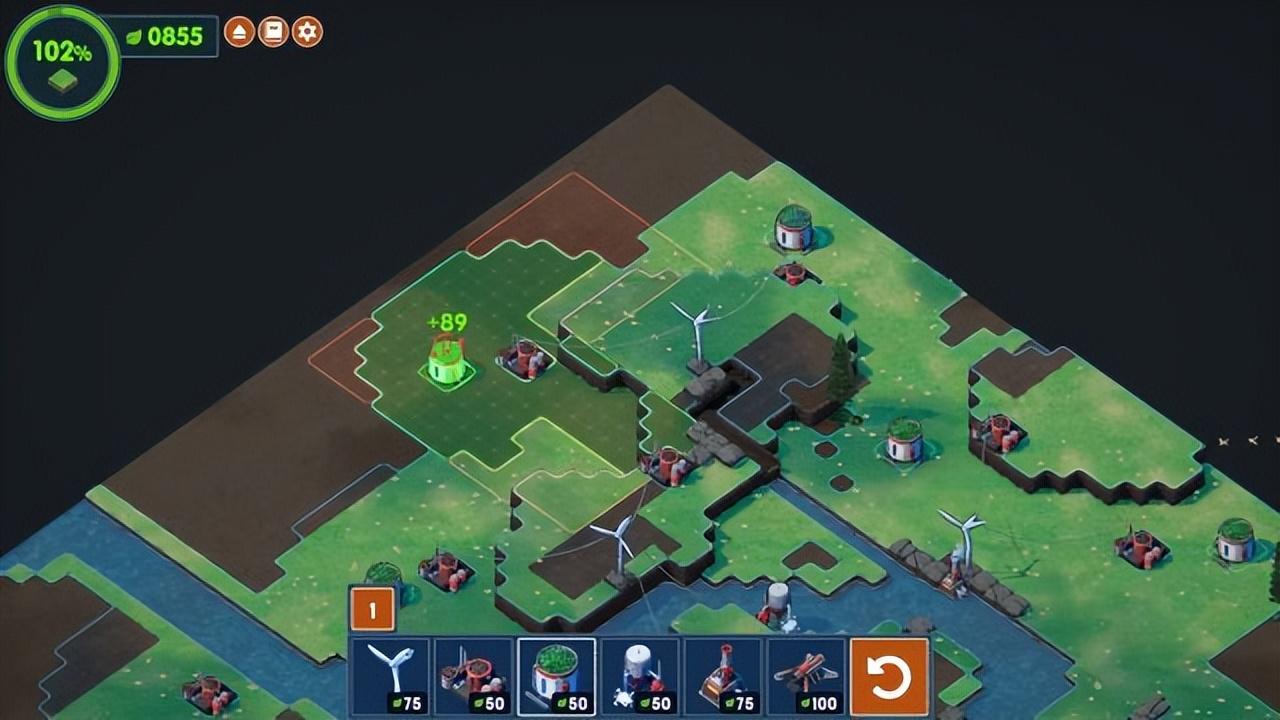Open the handbook book icon
This screenshot has height=720, width=1280.
click(273, 32)
